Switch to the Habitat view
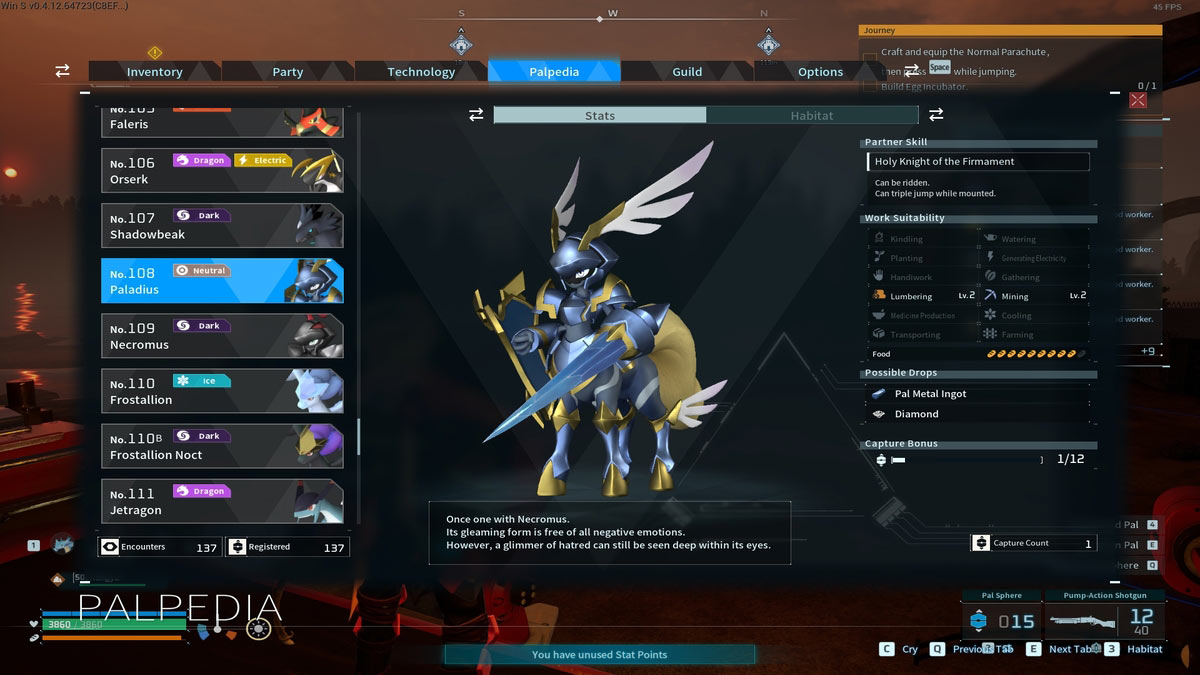1200x675 pixels. pos(812,116)
